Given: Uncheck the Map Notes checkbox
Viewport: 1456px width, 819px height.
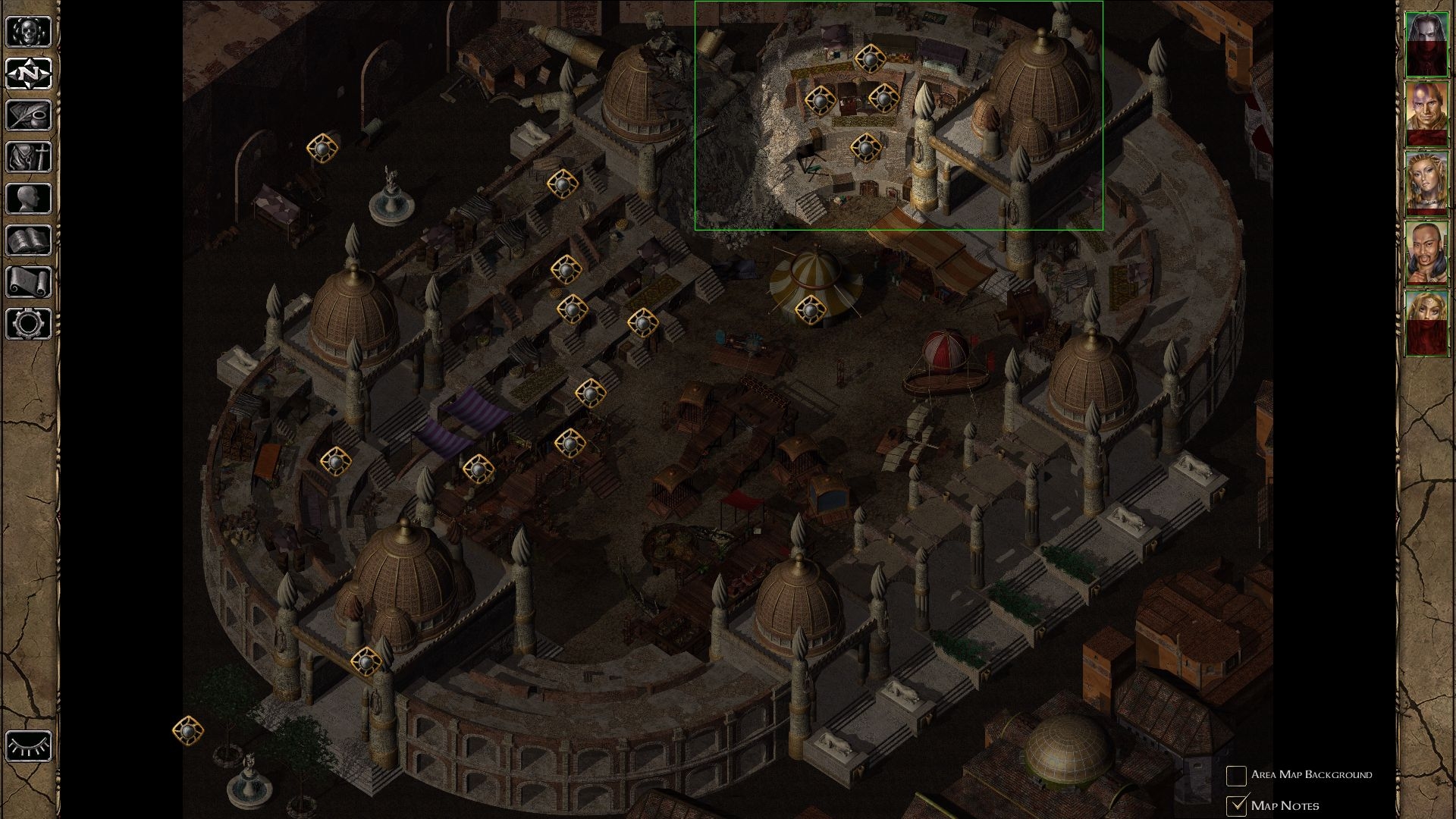Looking at the screenshot, I should [x=1237, y=805].
